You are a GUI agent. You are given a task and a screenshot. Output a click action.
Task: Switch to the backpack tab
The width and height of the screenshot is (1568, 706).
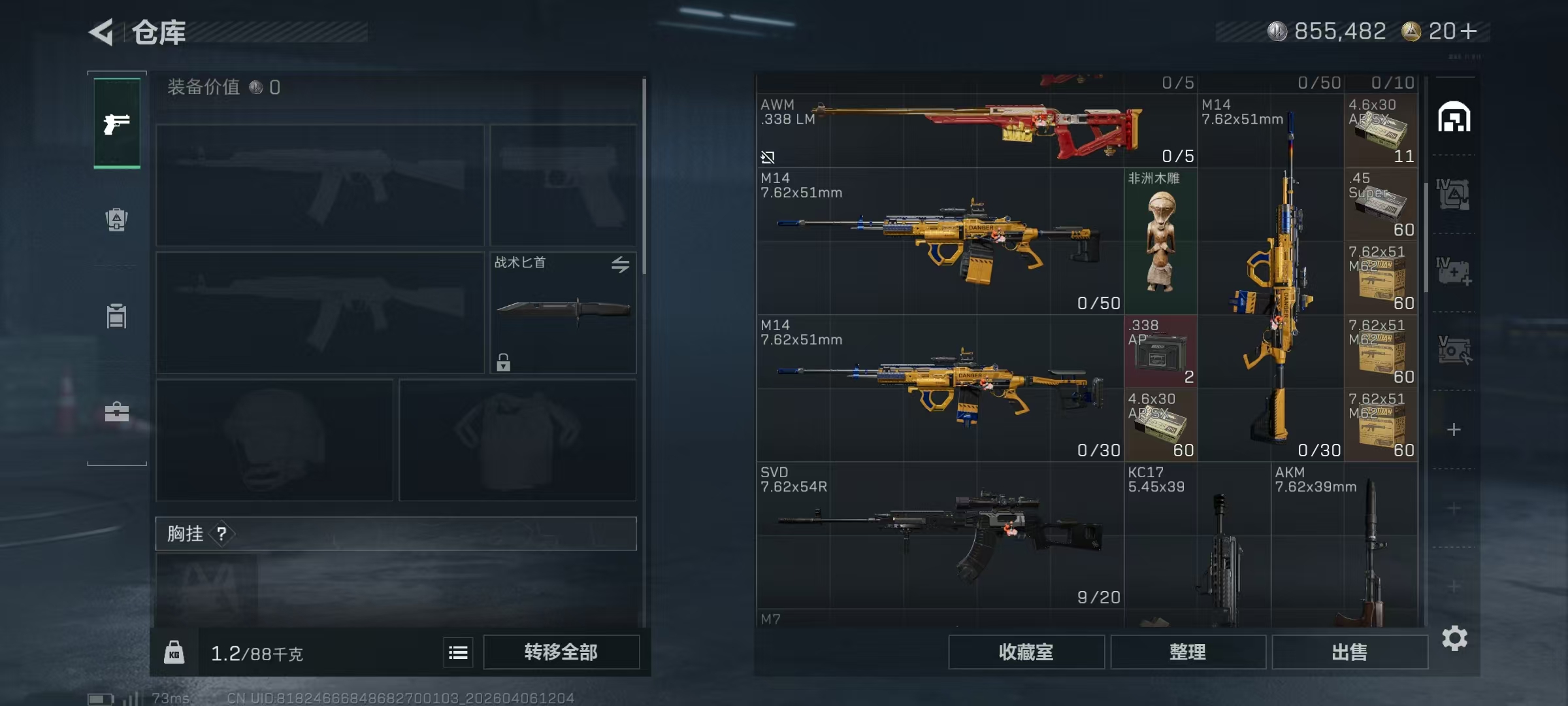117,220
